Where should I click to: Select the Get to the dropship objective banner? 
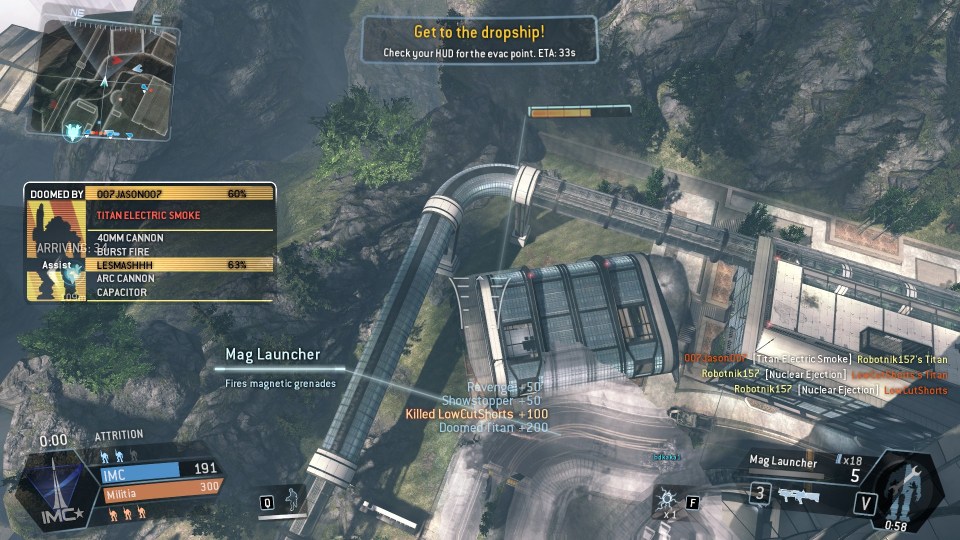click(480, 40)
